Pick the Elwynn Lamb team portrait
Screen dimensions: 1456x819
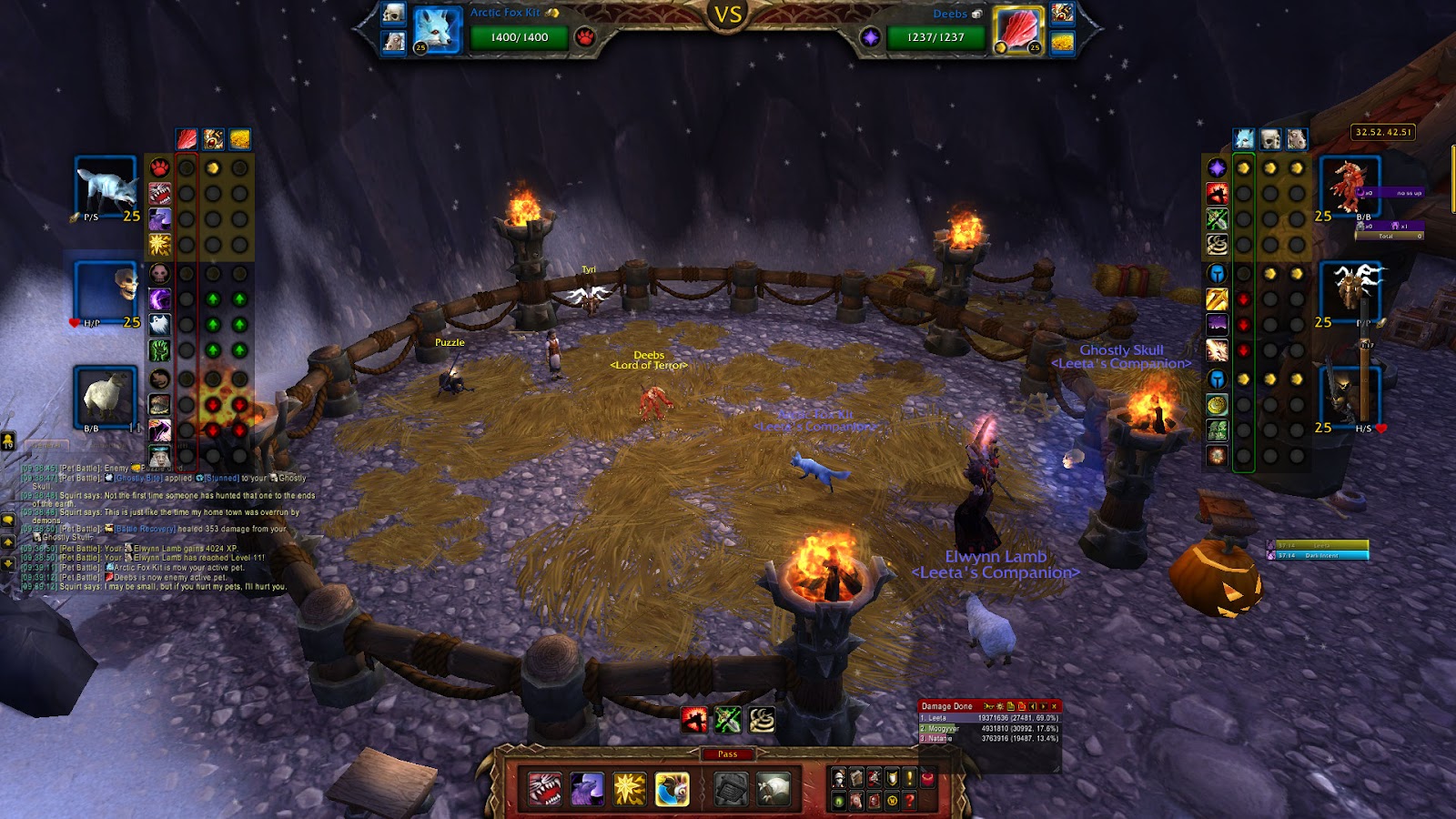tap(106, 397)
